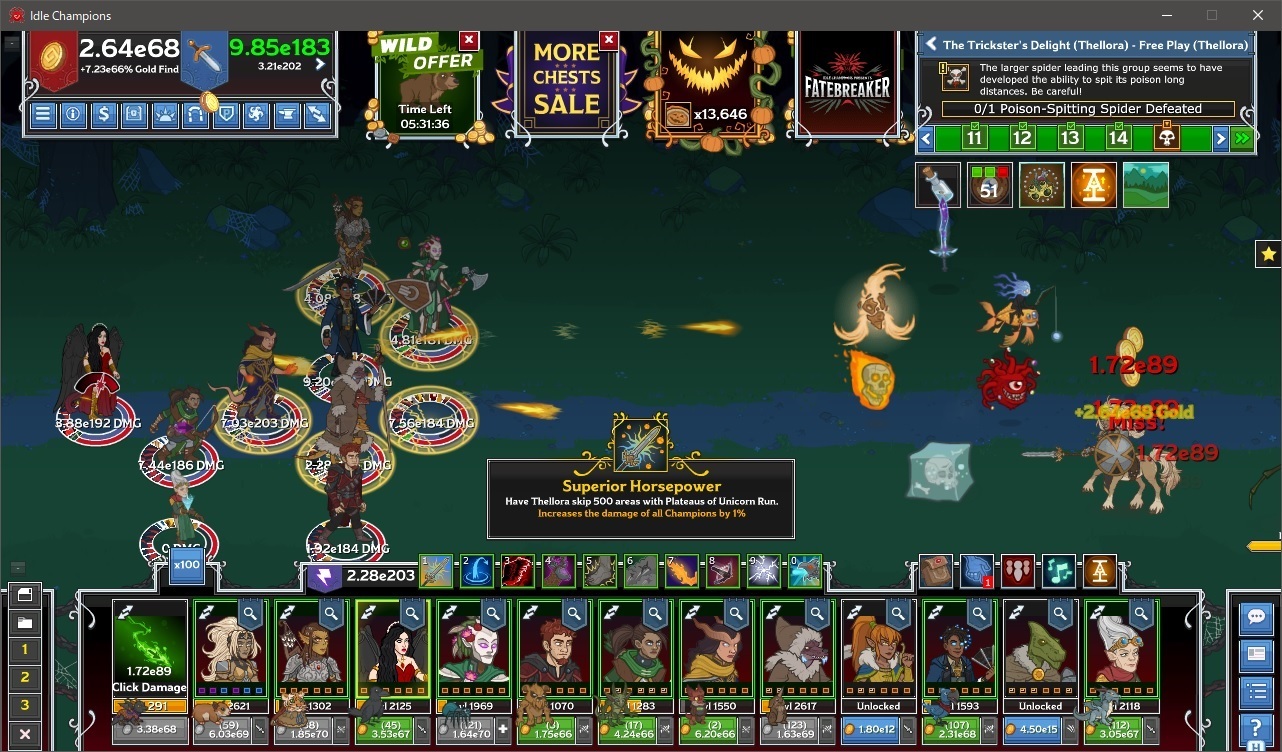Go to area 11

(973, 138)
